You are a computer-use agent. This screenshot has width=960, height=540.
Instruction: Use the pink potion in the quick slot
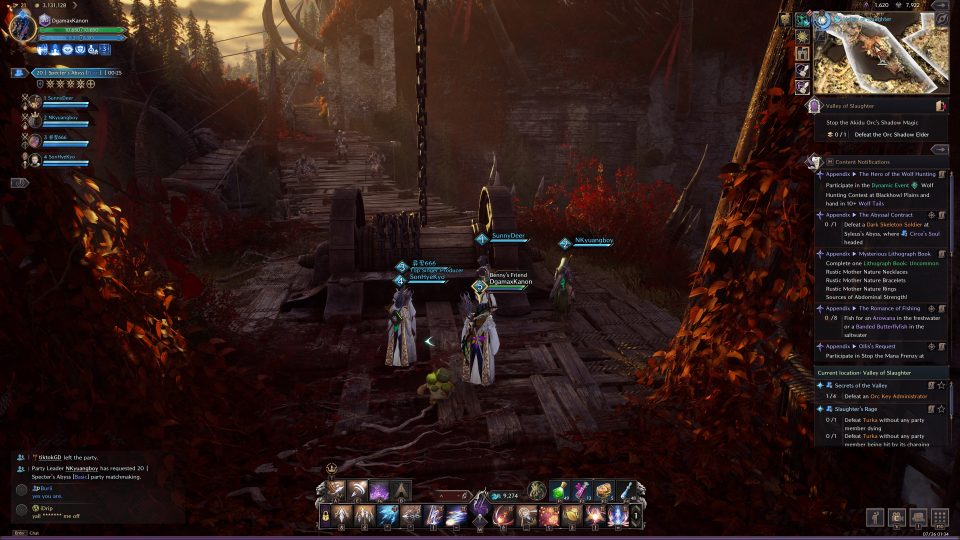click(582, 490)
